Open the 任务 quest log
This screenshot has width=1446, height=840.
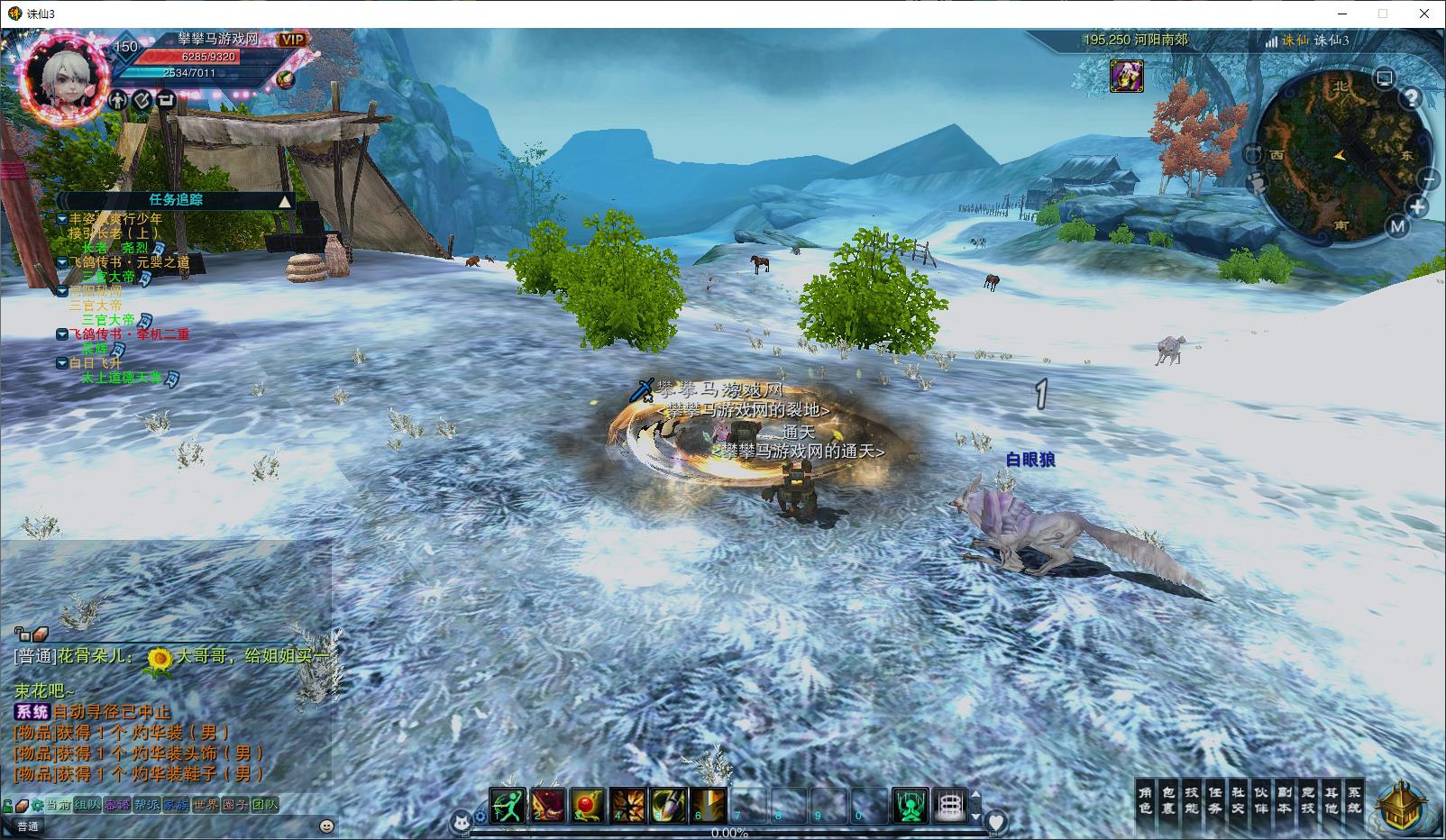pos(1215,800)
